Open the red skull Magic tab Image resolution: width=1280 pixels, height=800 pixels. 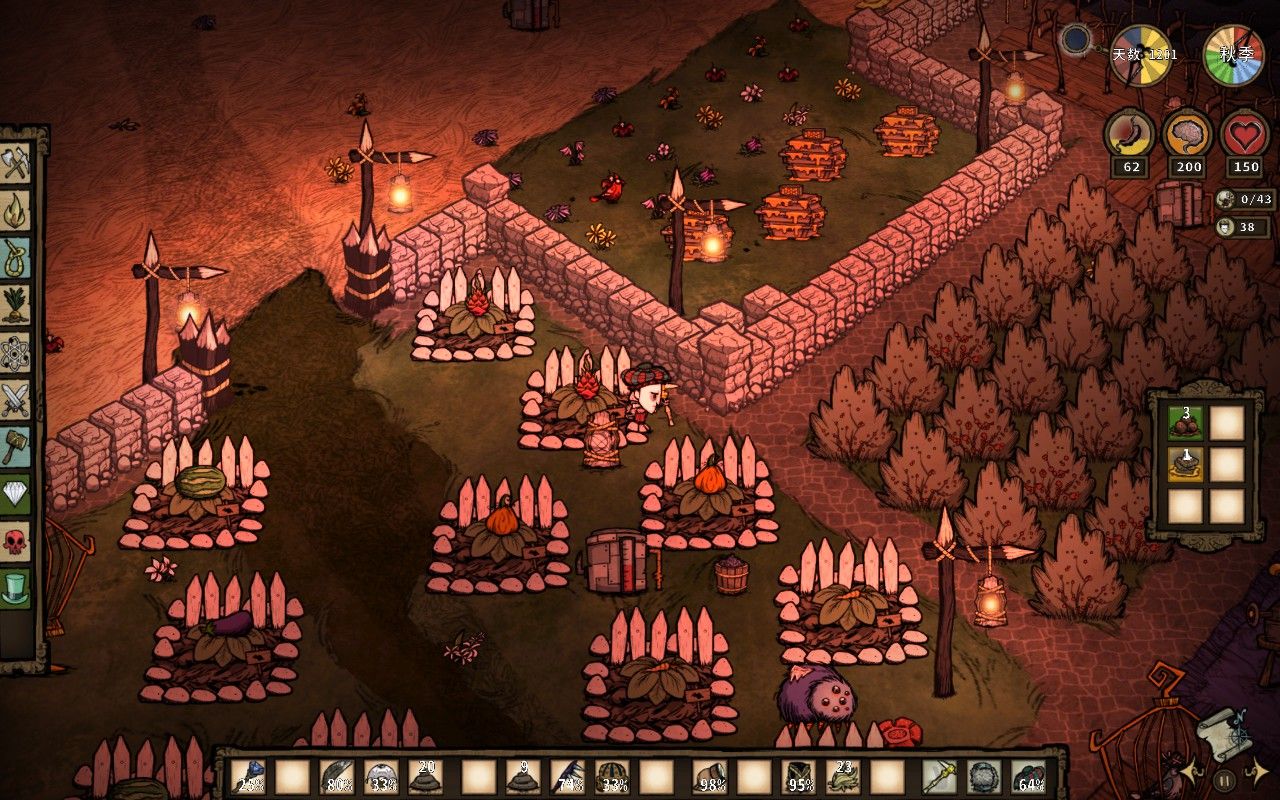(17, 542)
